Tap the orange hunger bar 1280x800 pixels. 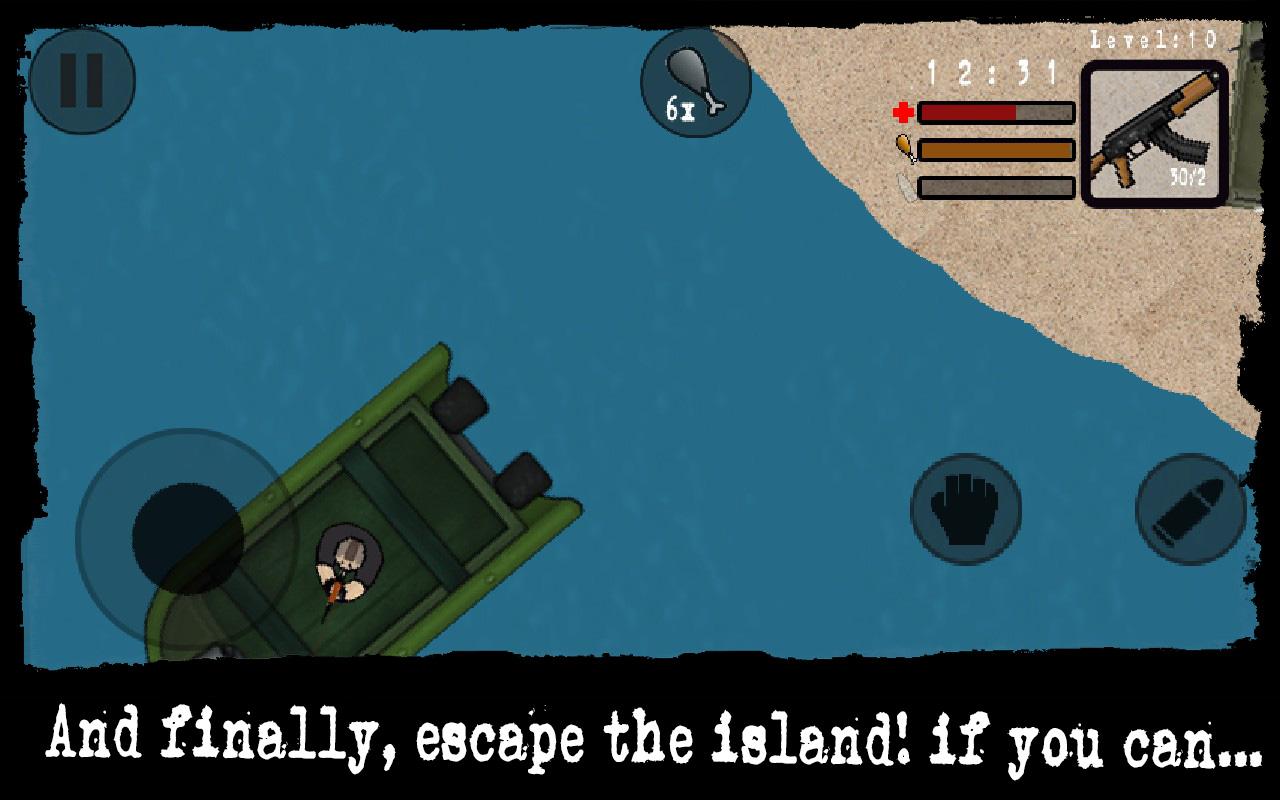pos(995,149)
